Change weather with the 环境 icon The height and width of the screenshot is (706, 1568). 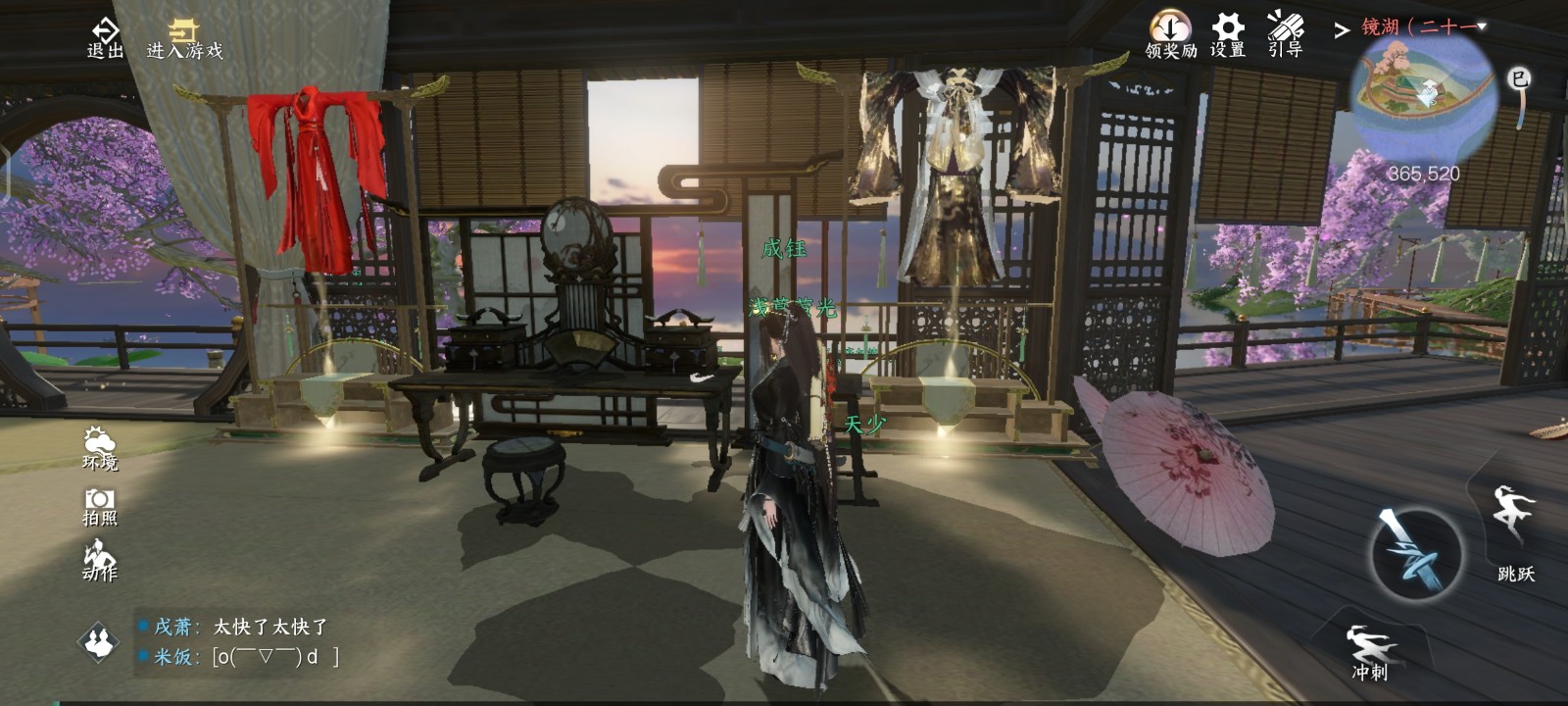[99, 448]
